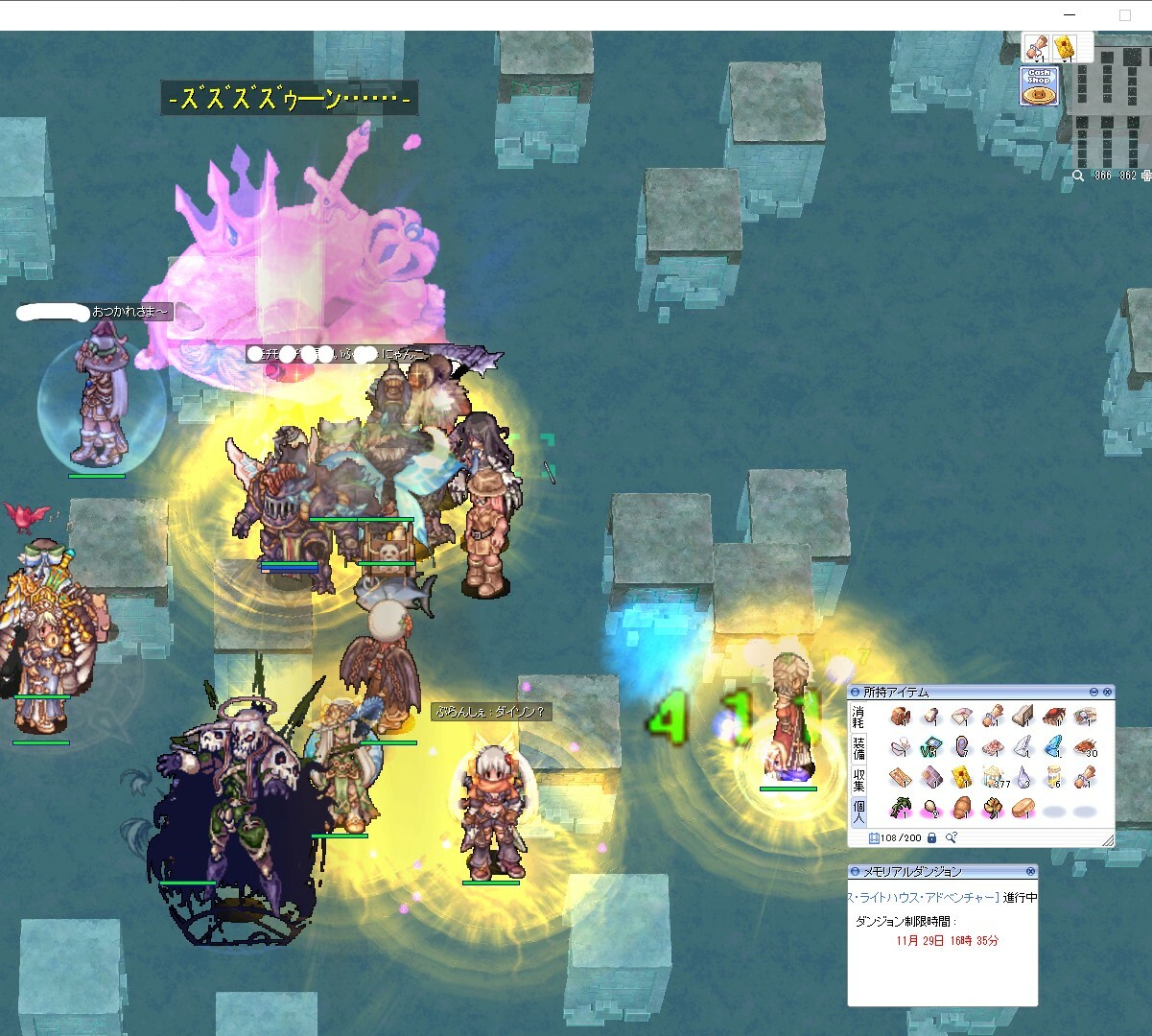Select the popcorn item stack of 377

tap(993, 777)
